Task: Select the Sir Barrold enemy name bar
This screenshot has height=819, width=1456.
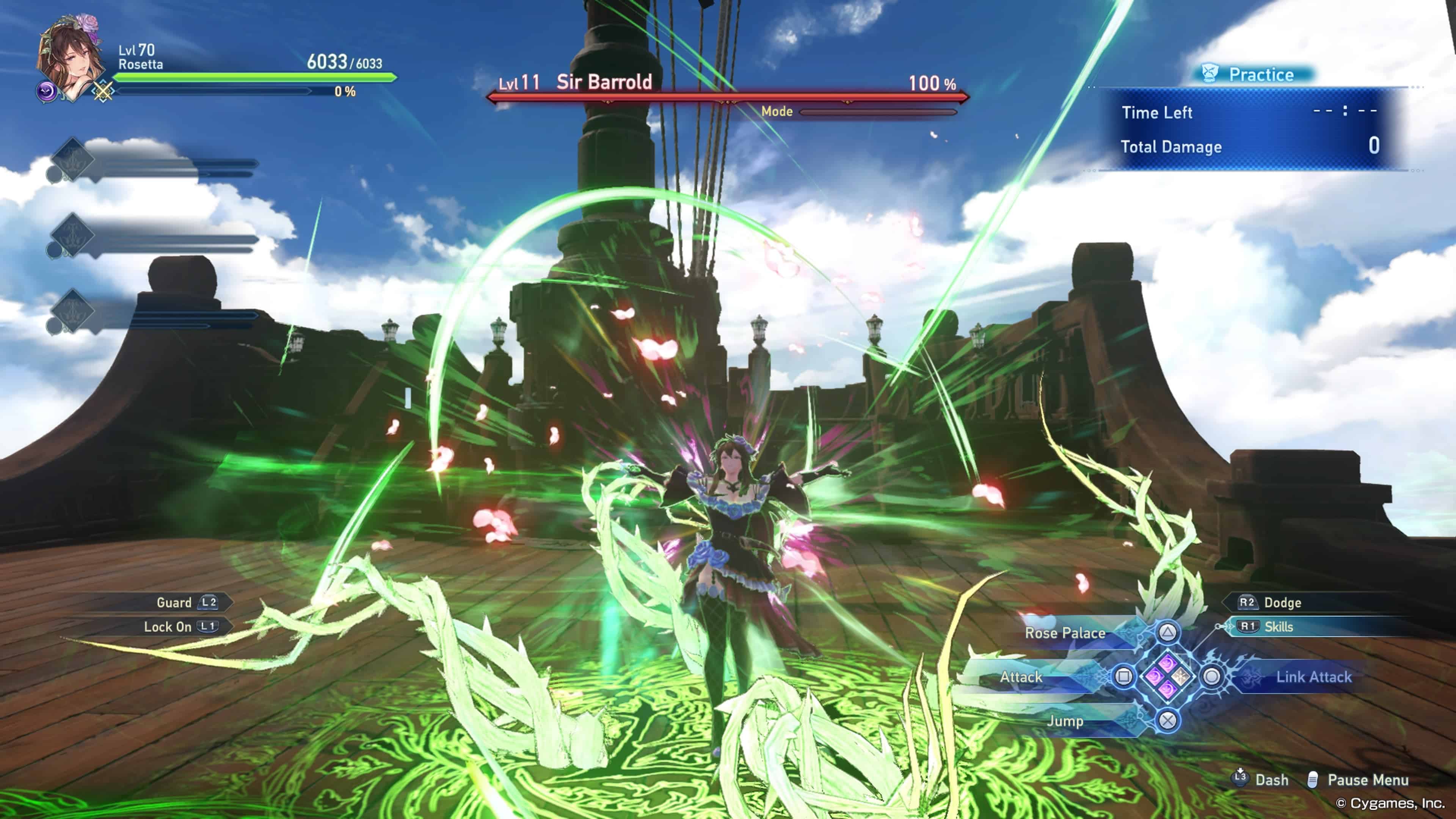Action: point(604,83)
